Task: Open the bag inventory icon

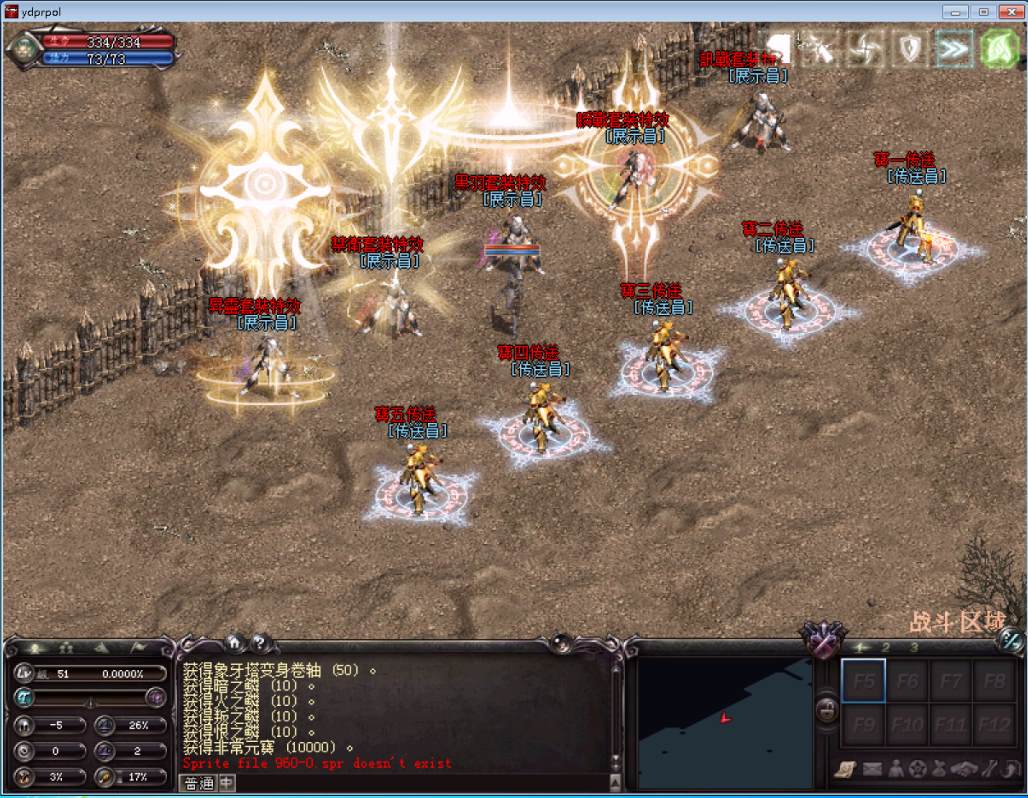Action: 939,769
